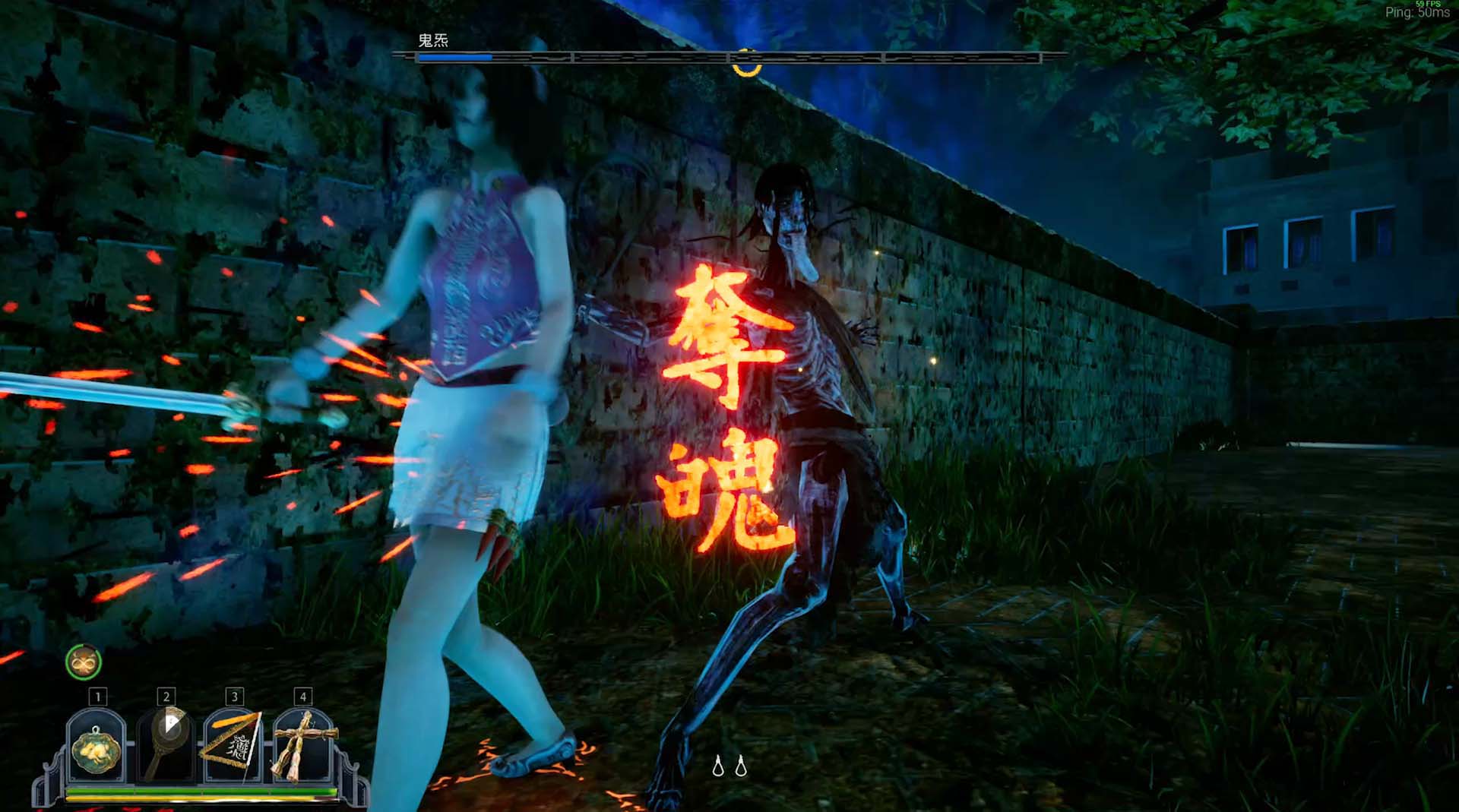
Task: Select the jade pendant in slot 1
Action: coord(96,746)
